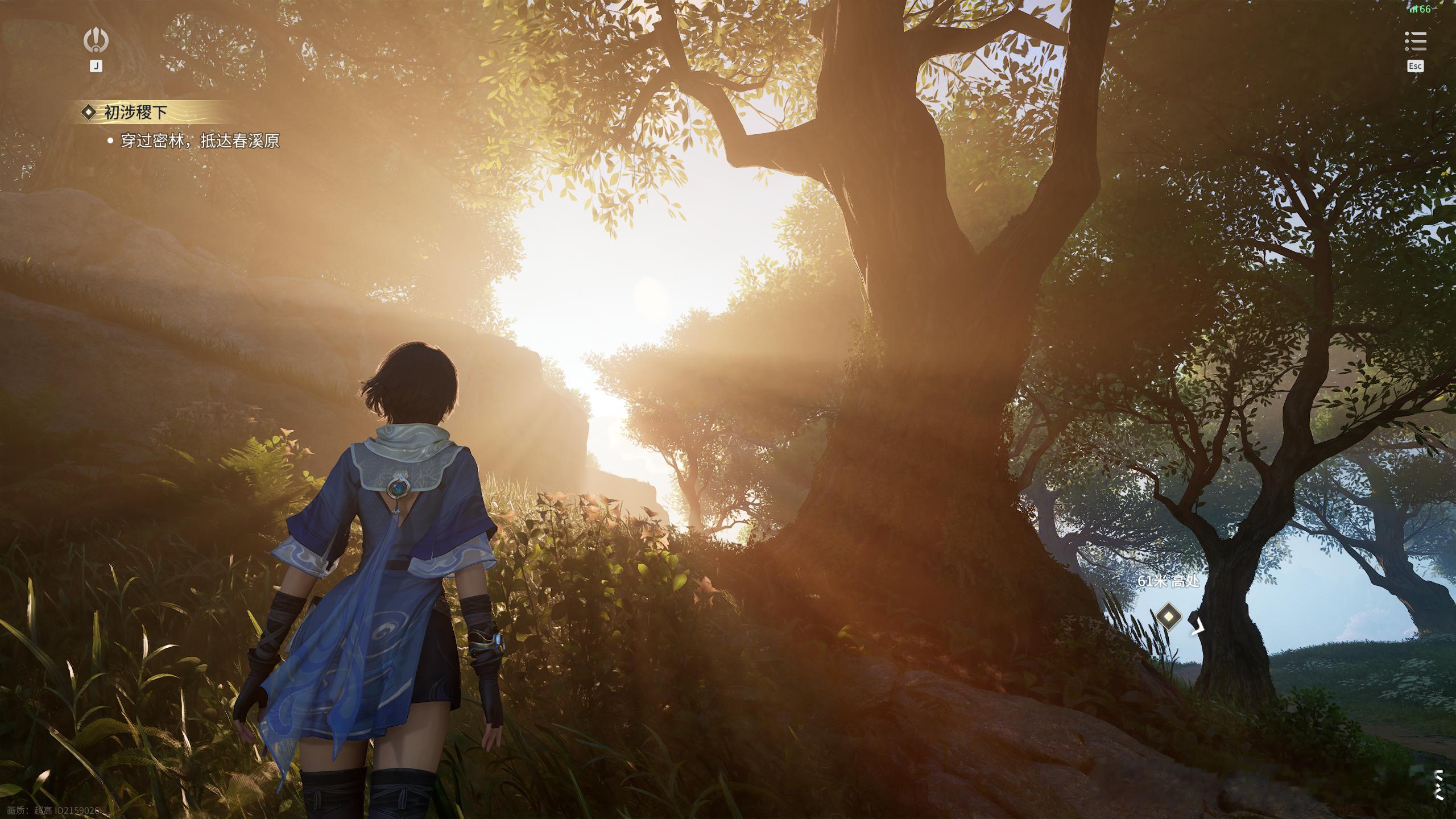The width and height of the screenshot is (1456, 819).
Task: Open the main menu list icon
Action: point(1415,42)
